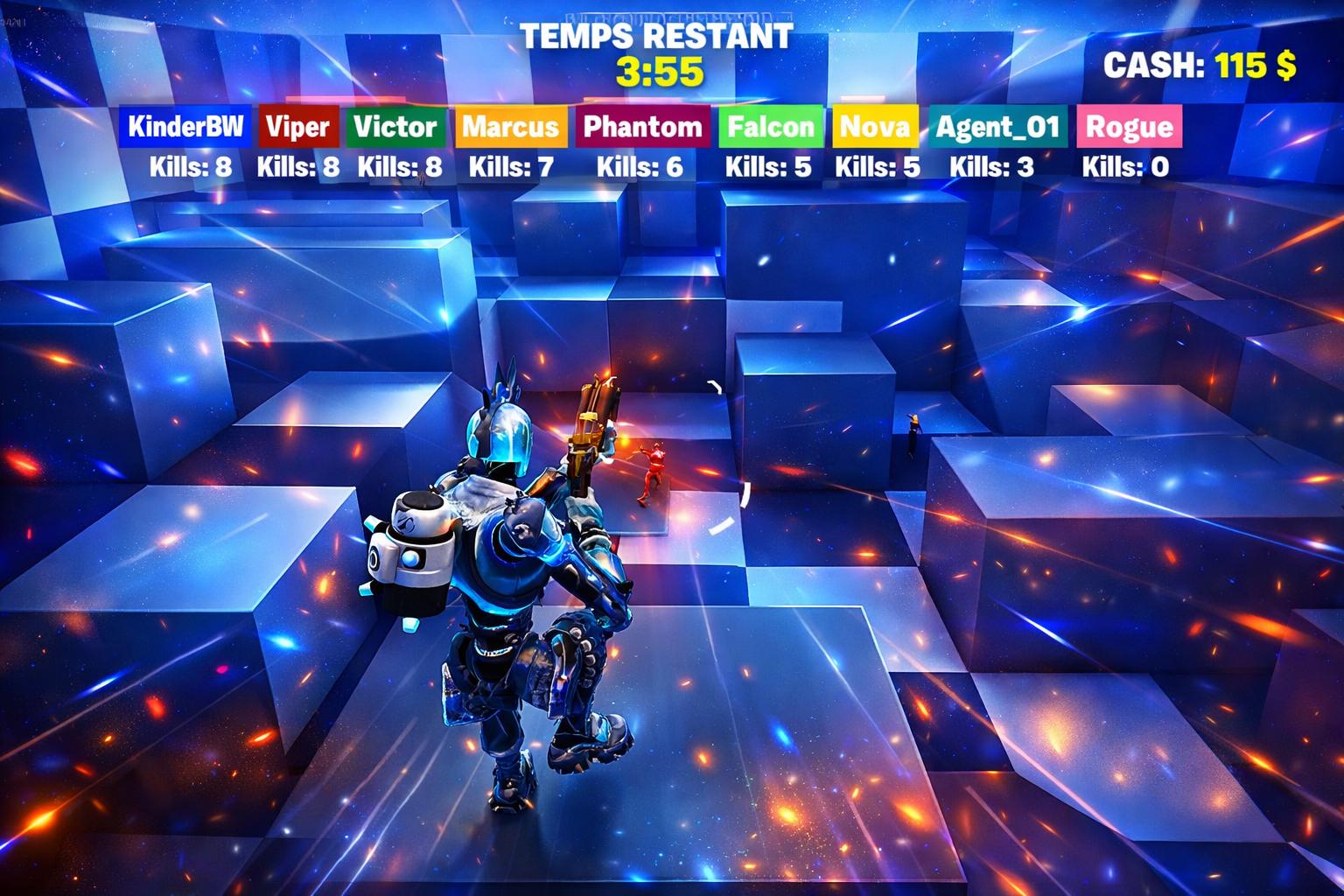The width and height of the screenshot is (1344, 896).
Task: Click the Agent_01 player tag
Action: 997,127
